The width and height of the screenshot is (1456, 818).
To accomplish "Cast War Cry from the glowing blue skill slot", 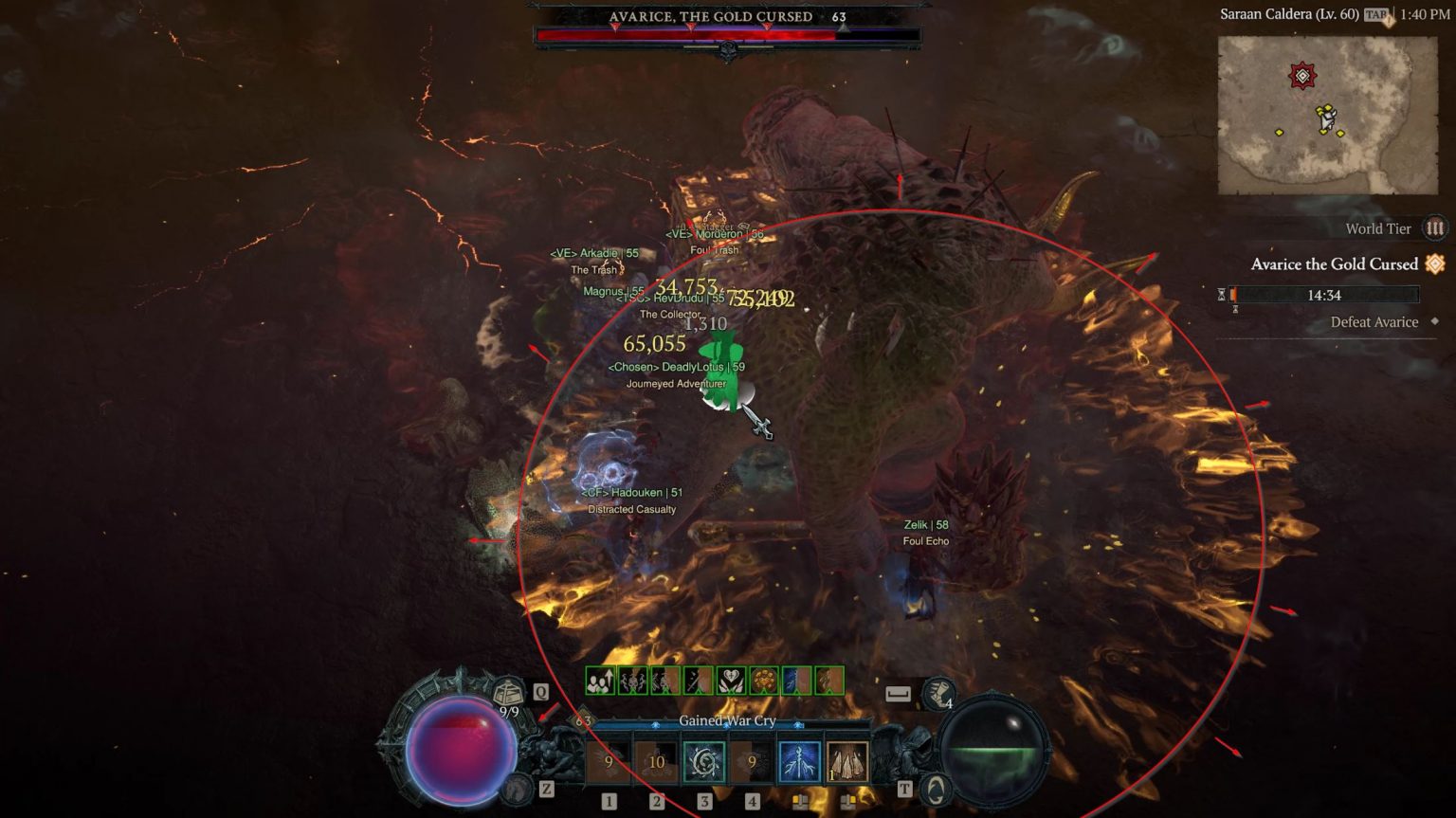I will tap(798, 761).
